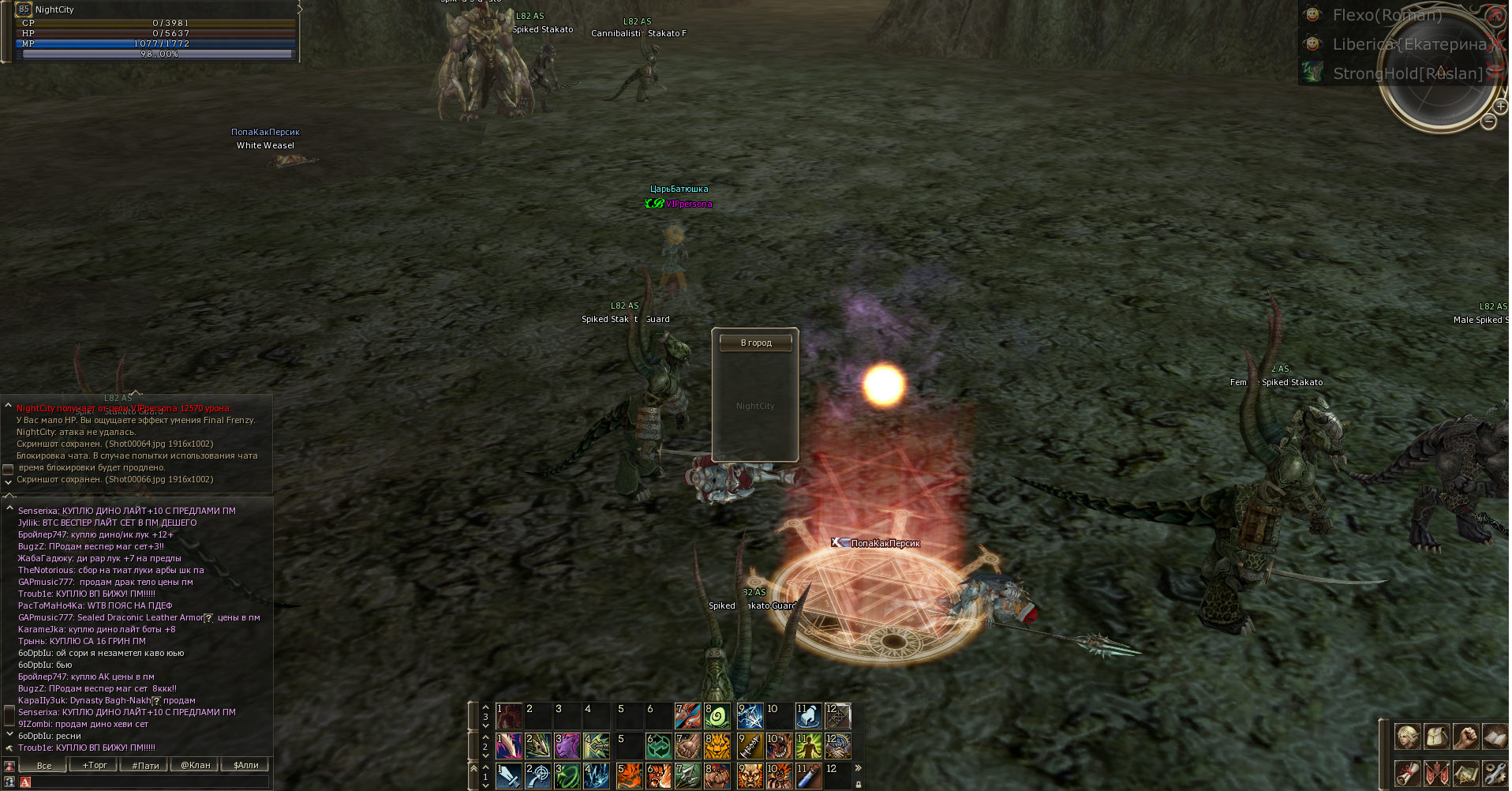Switch to the "@Клан" clan chat tab
The width and height of the screenshot is (1512, 791).
coord(195,765)
